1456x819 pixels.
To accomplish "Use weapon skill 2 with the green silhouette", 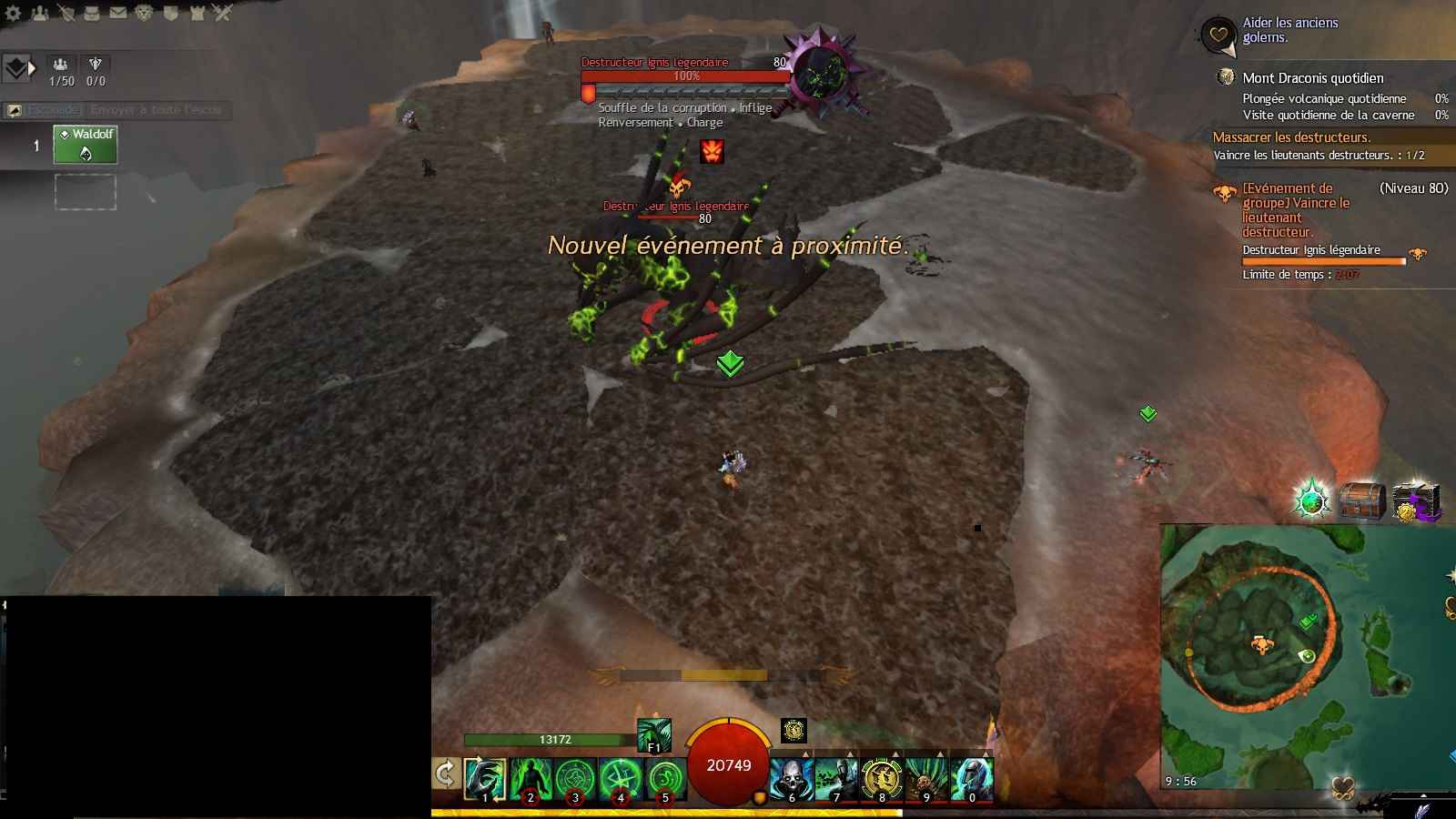I will (531, 780).
